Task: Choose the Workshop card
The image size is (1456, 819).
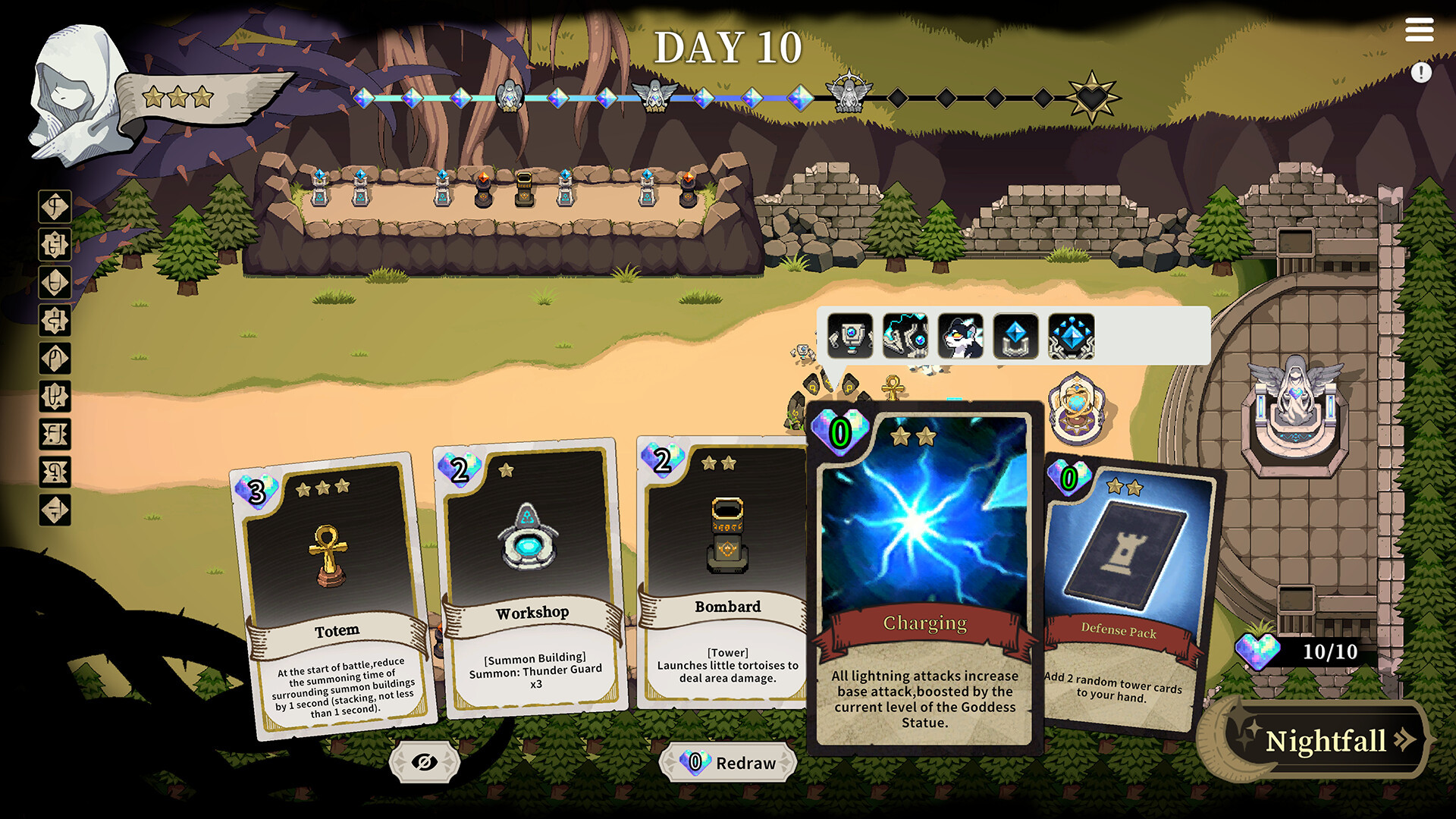Action: click(x=532, y=578)
